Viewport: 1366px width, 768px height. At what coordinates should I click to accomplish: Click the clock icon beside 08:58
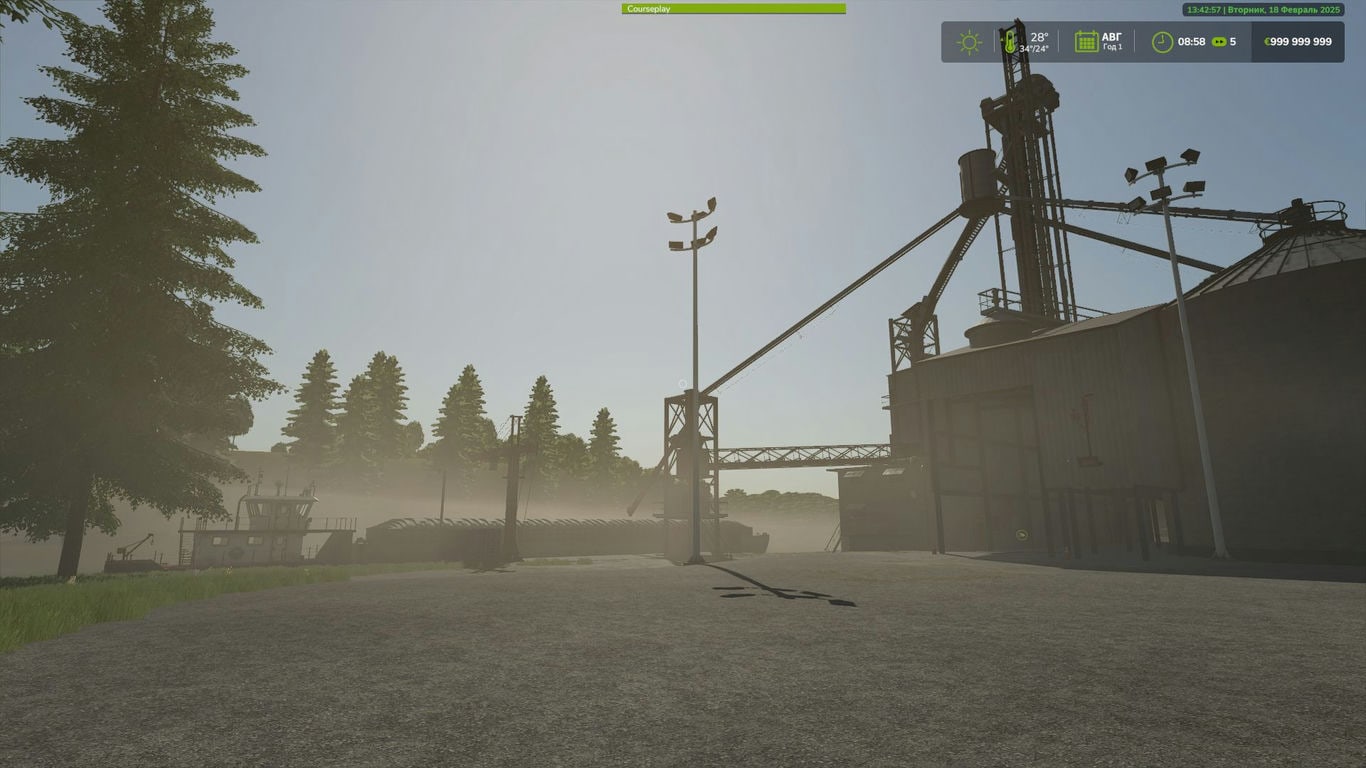1163,41
